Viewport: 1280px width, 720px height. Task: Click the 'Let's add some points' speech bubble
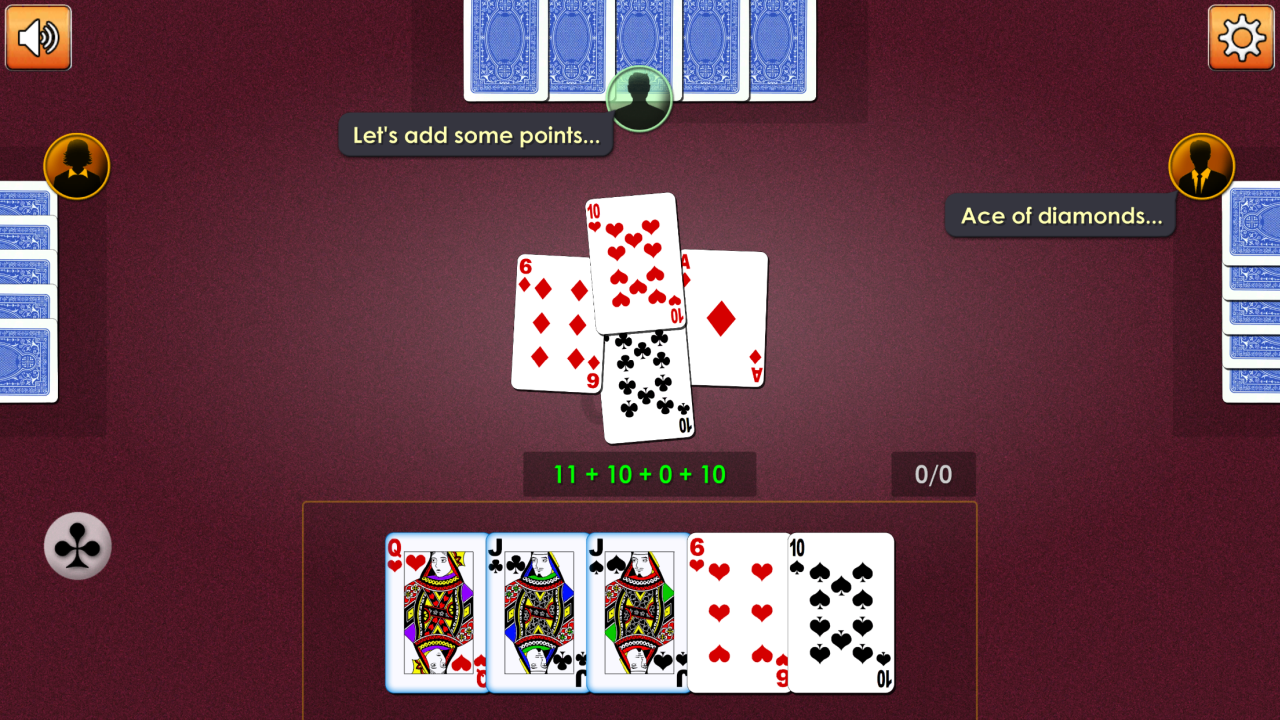[x=476, y=135]
